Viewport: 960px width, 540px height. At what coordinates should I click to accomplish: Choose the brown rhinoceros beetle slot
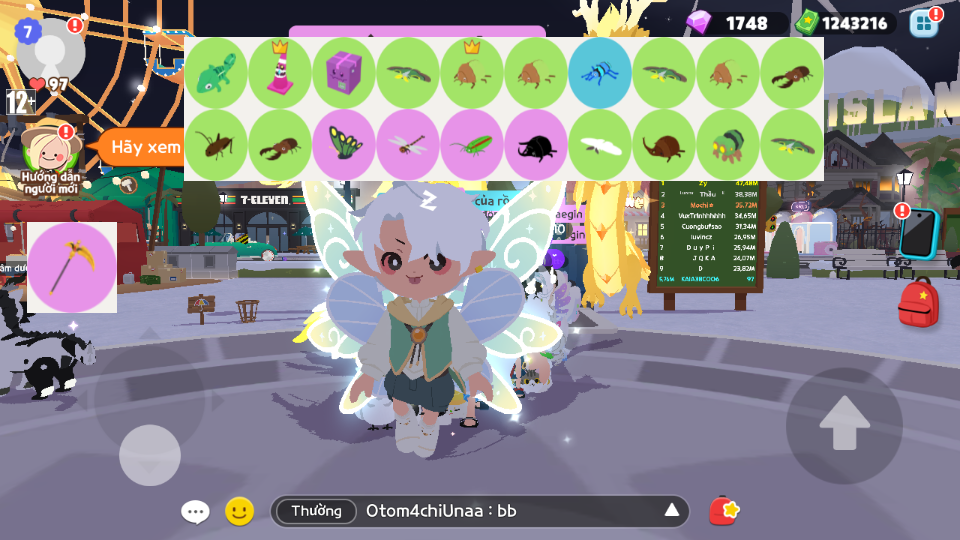[x=664, y=145]
